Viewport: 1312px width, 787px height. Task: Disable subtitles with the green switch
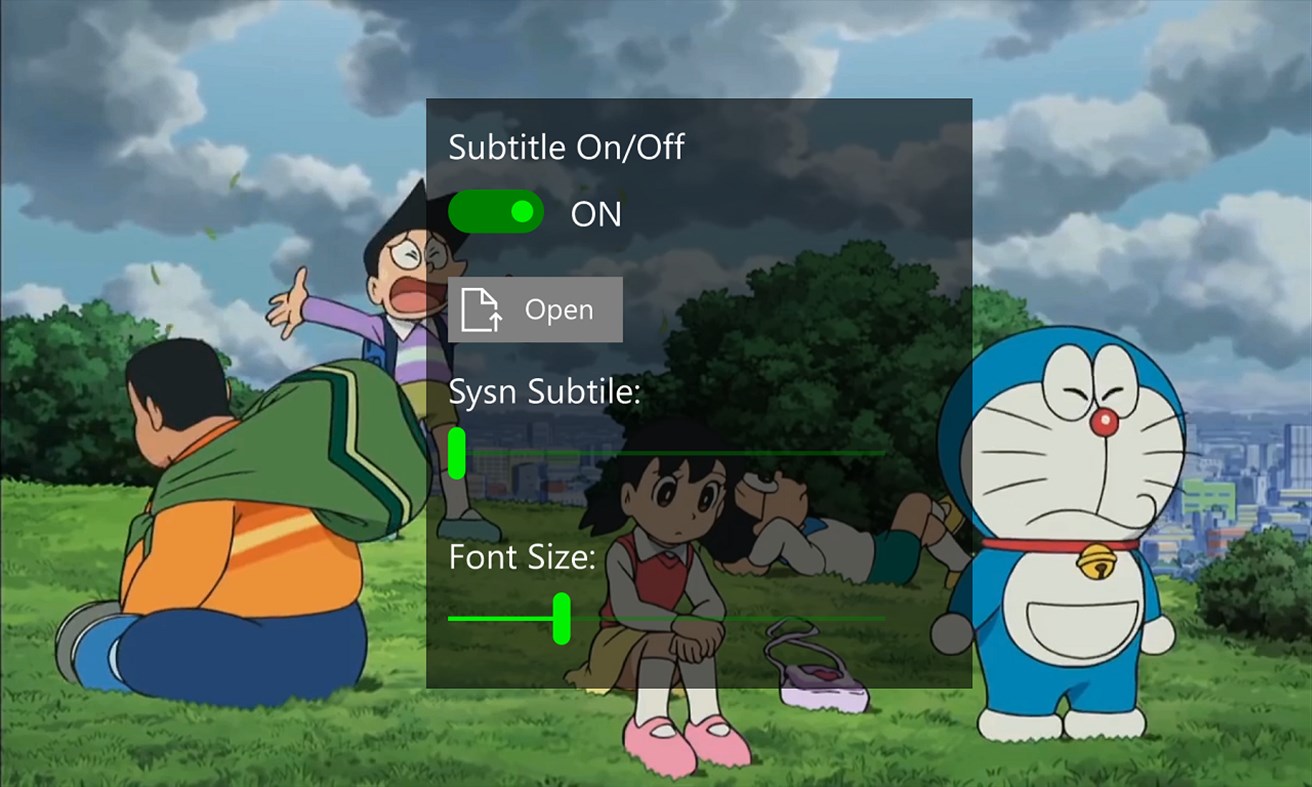(496, 212)
